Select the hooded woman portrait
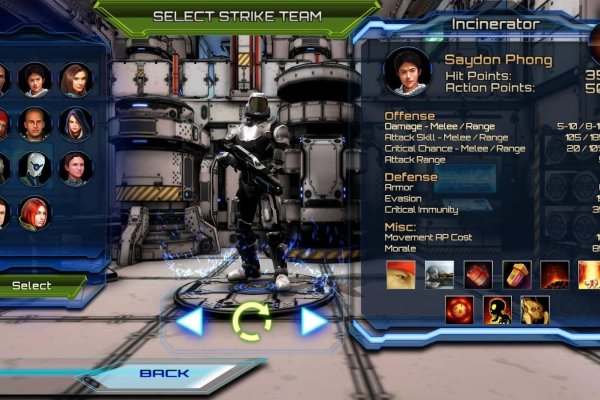The width and height of the screenshot is (600, 400). click(x=75, y=123)
